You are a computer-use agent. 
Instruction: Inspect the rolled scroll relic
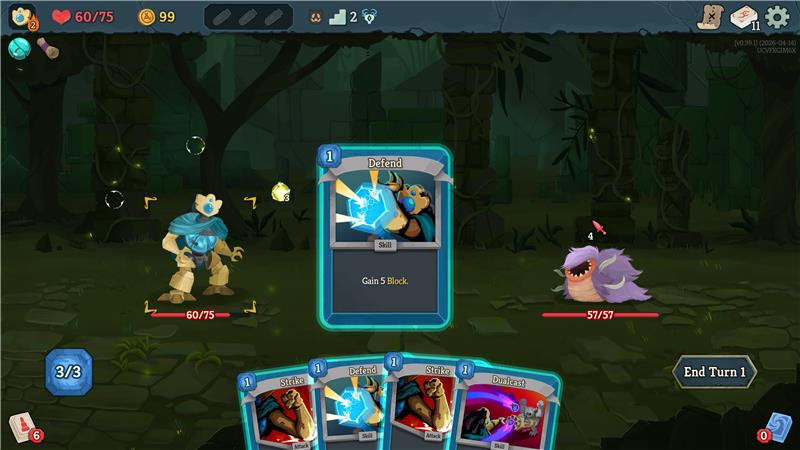[46, 47]
